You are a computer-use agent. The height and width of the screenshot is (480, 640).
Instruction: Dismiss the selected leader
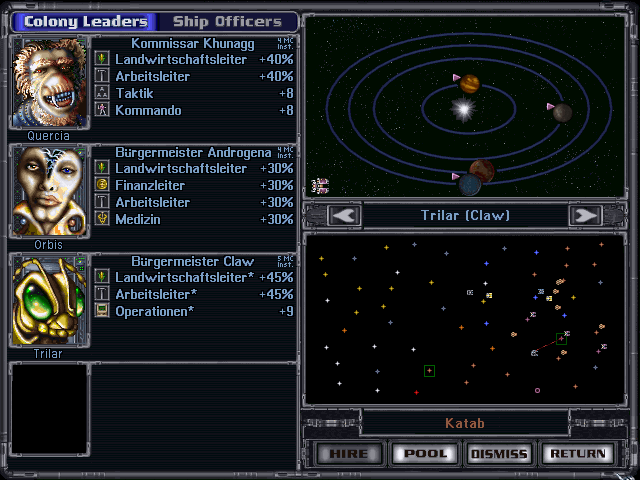tap(499, 453)
